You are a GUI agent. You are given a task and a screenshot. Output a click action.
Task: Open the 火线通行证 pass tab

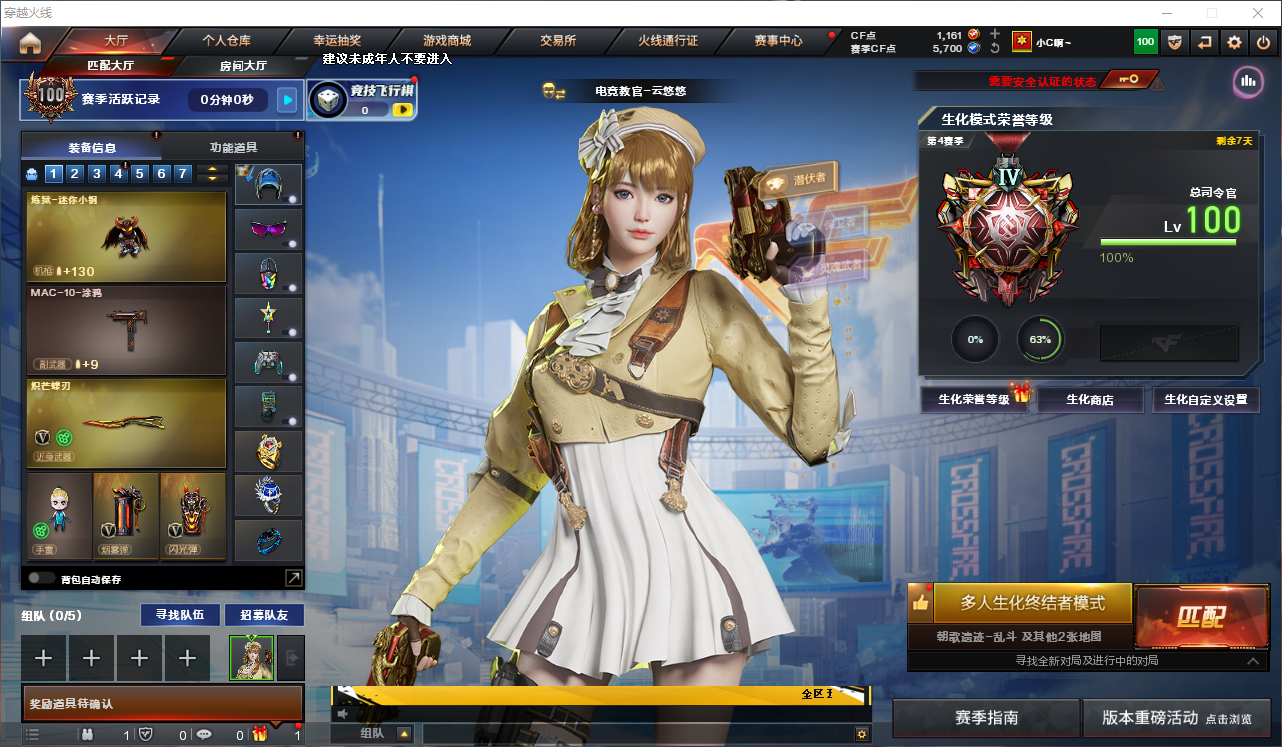[668, 41]
